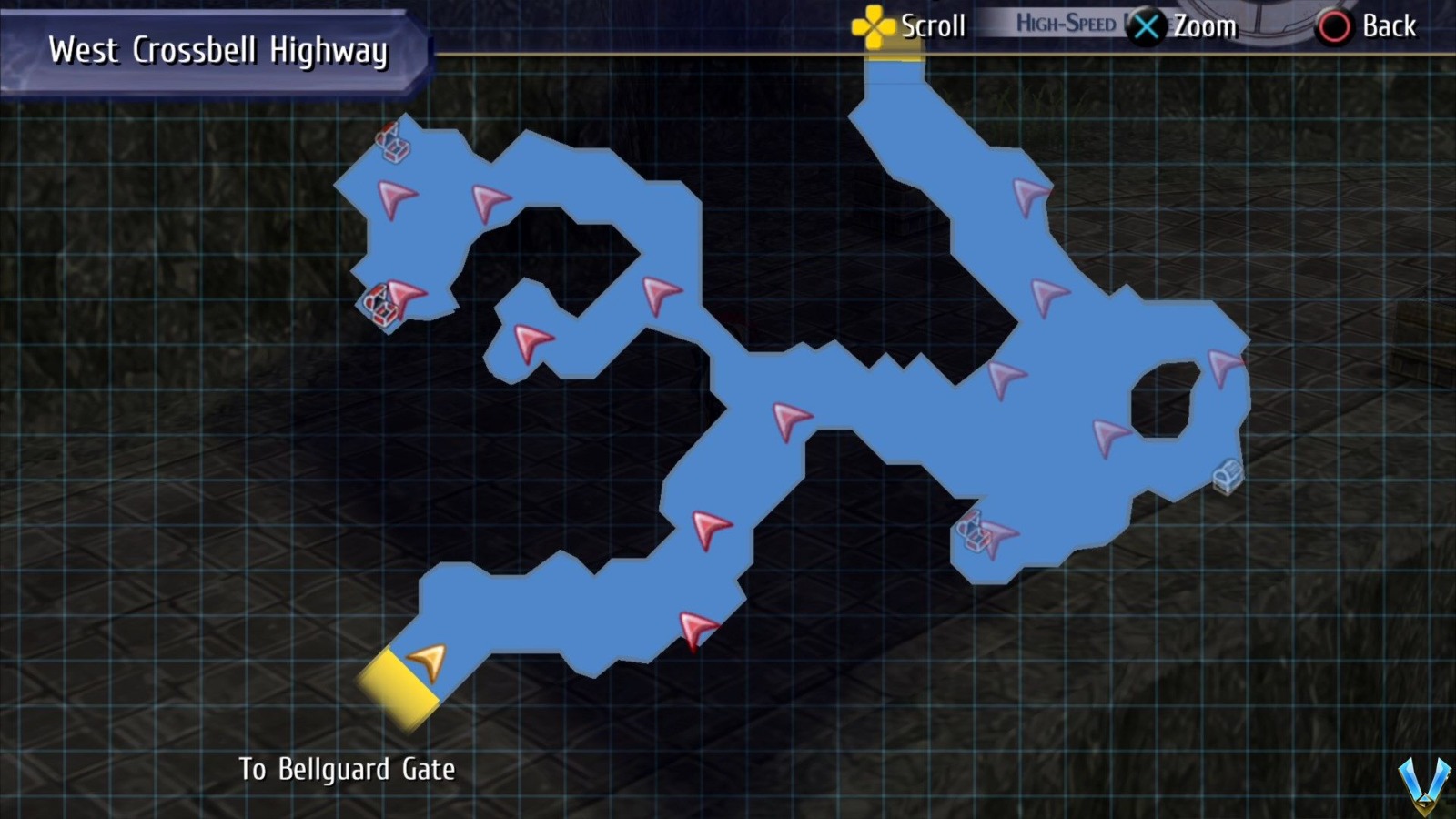The height and width of the screenshot is (819, 1456).
Task: Click the To Bellguard Gate label
Action: coord(350,769)
